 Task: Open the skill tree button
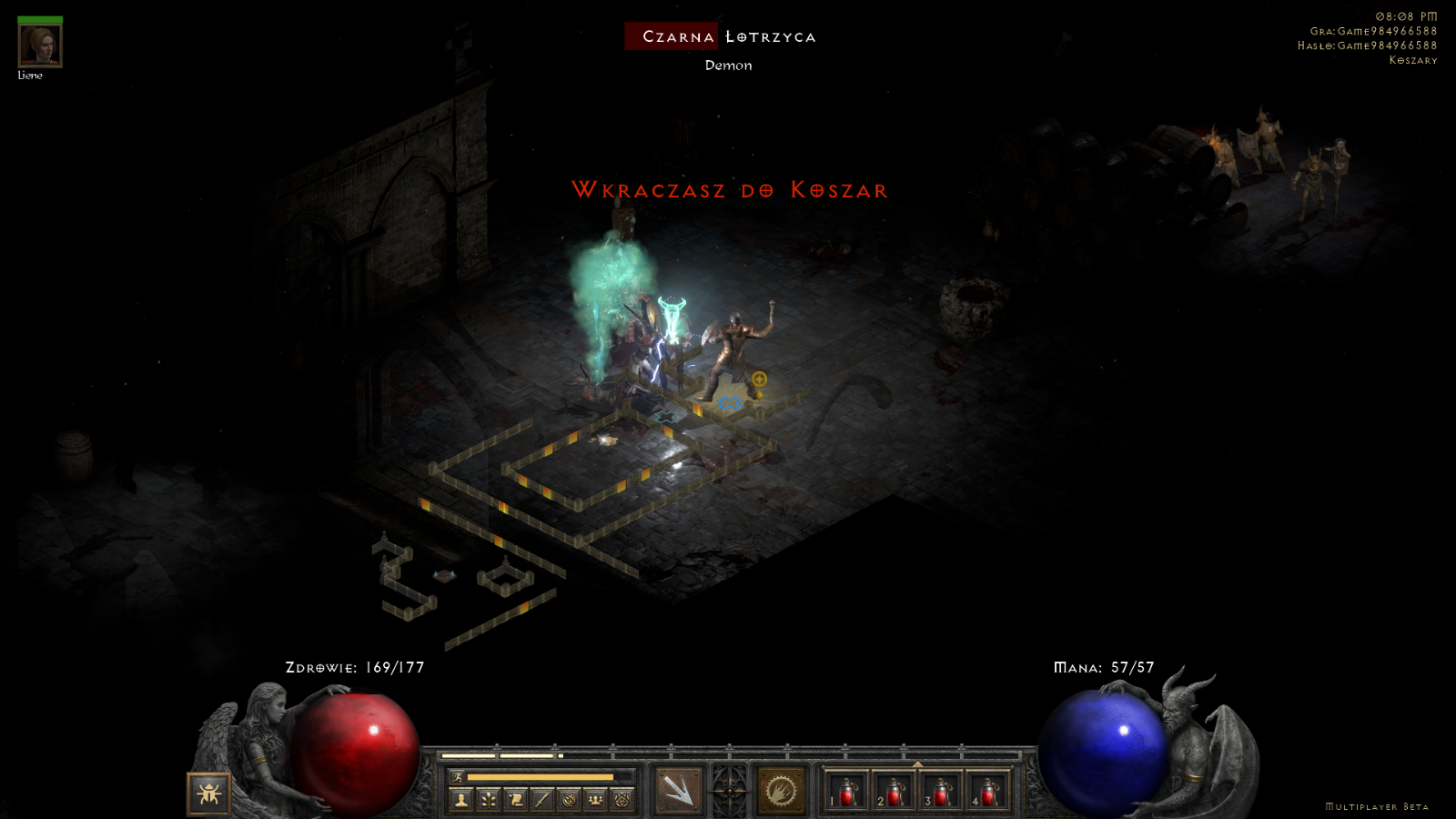(489, 800)
